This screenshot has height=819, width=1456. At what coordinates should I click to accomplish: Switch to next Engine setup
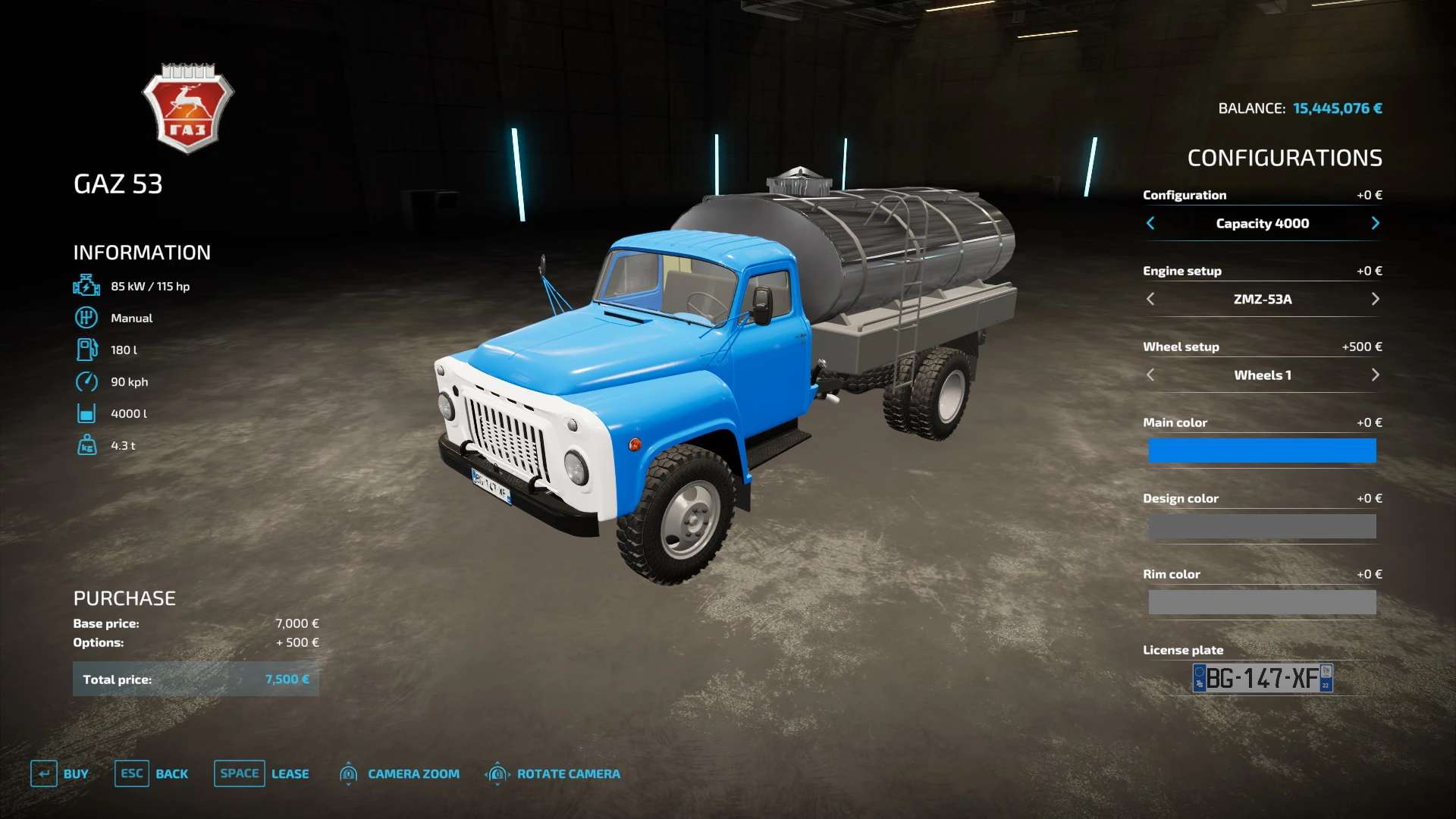[x=1375, y=299]
